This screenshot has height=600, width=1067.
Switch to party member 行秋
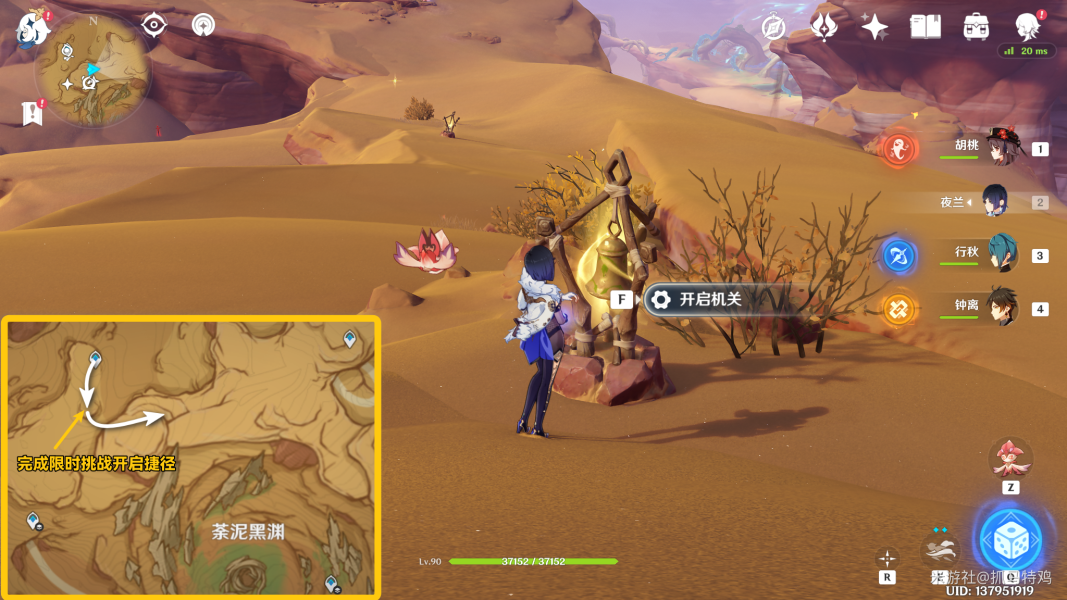pyautogui.click(x=1001, y=254)
